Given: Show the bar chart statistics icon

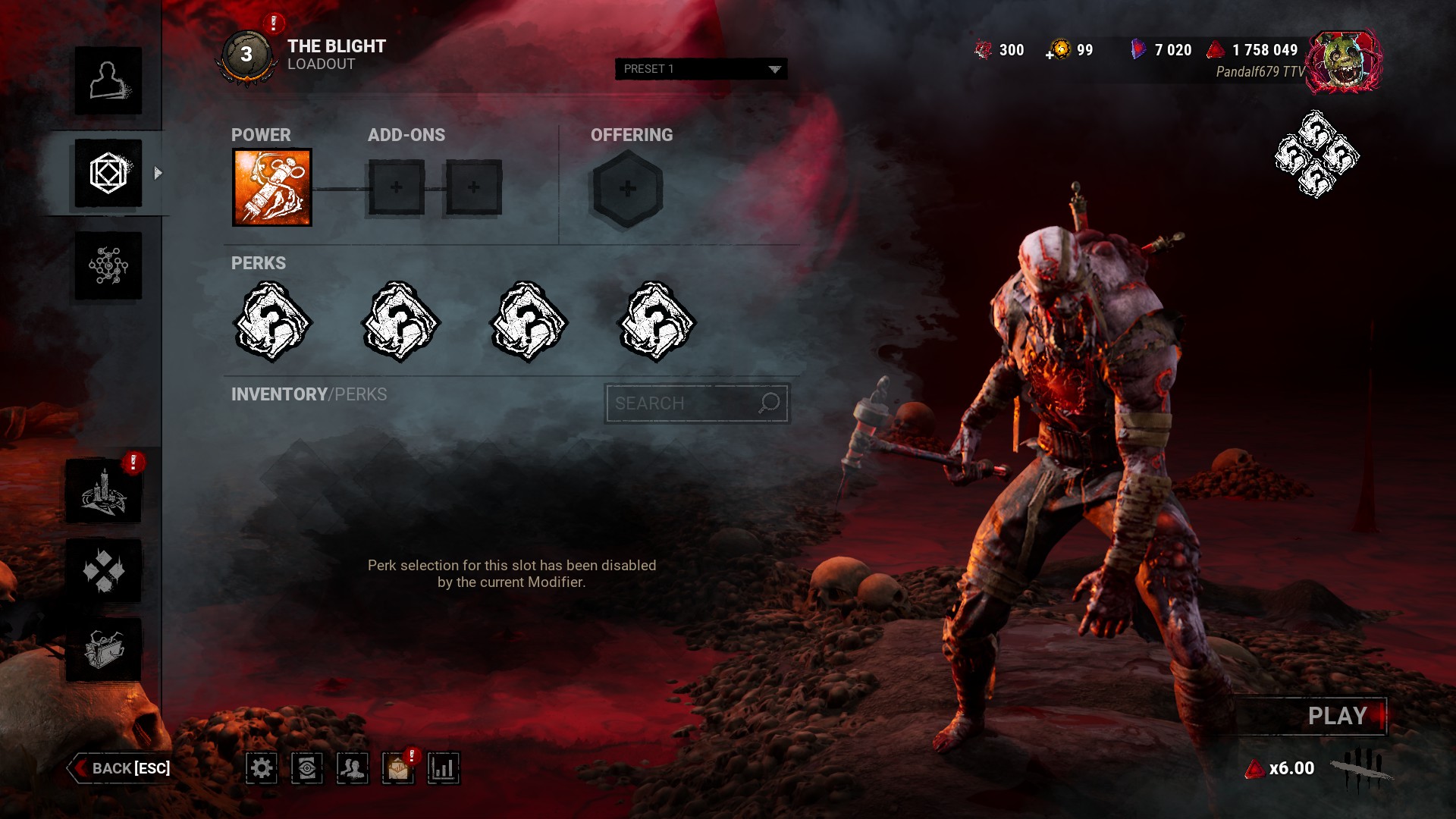Looking at the screenshot, I should (444, 768).
